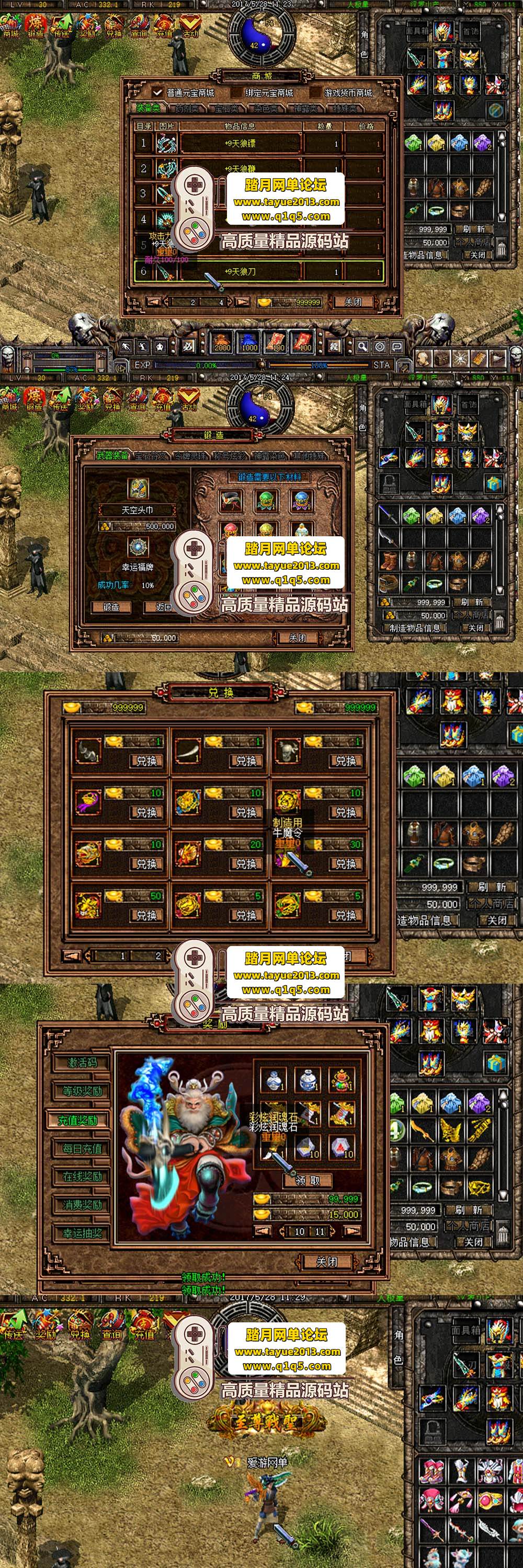Screen dimensions: 523x1568
Task: Click the 制造物品信息 button
Action: [x=414, y=628]
